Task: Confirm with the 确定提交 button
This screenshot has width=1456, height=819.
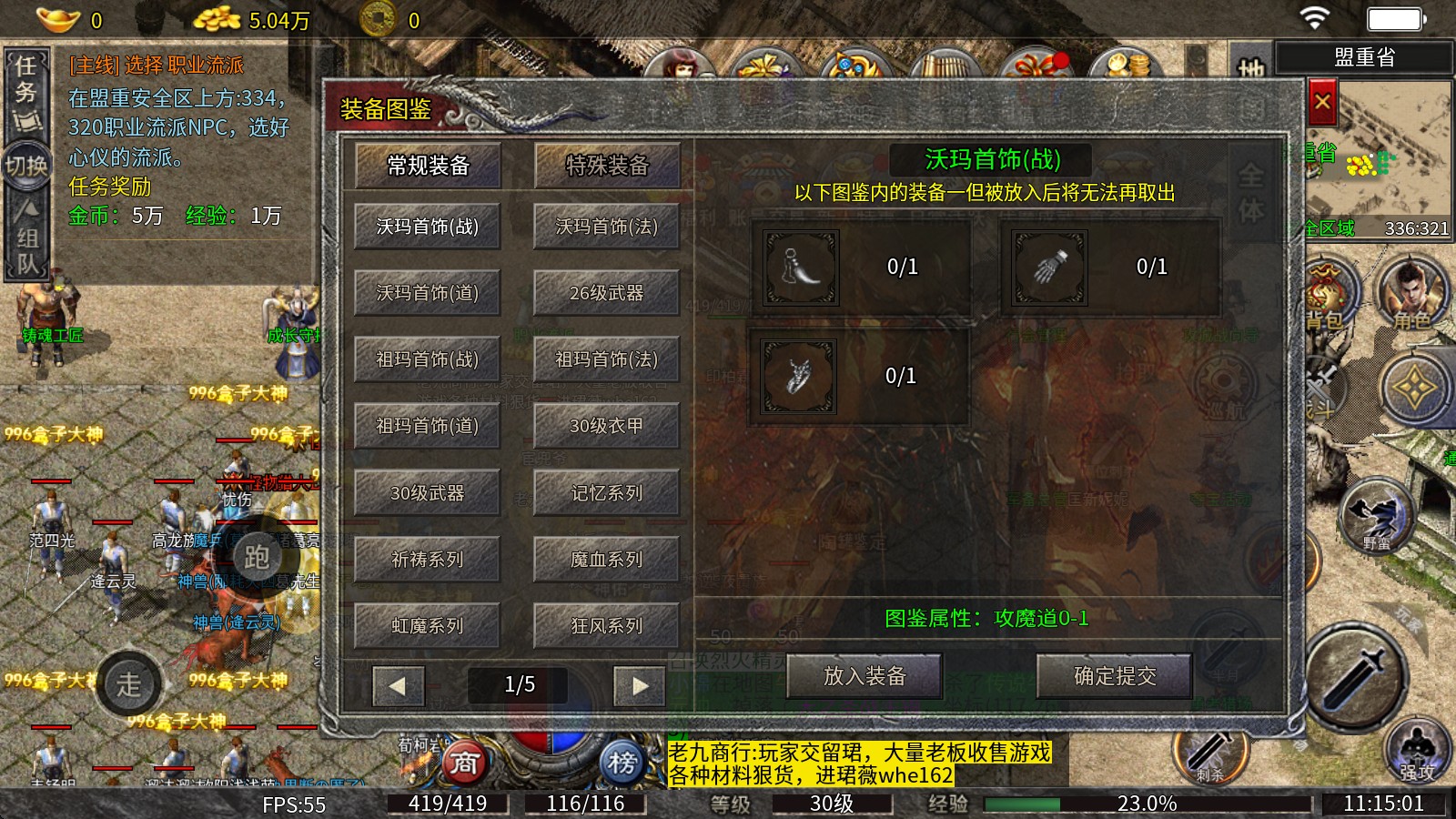Action: [1115, 676]
